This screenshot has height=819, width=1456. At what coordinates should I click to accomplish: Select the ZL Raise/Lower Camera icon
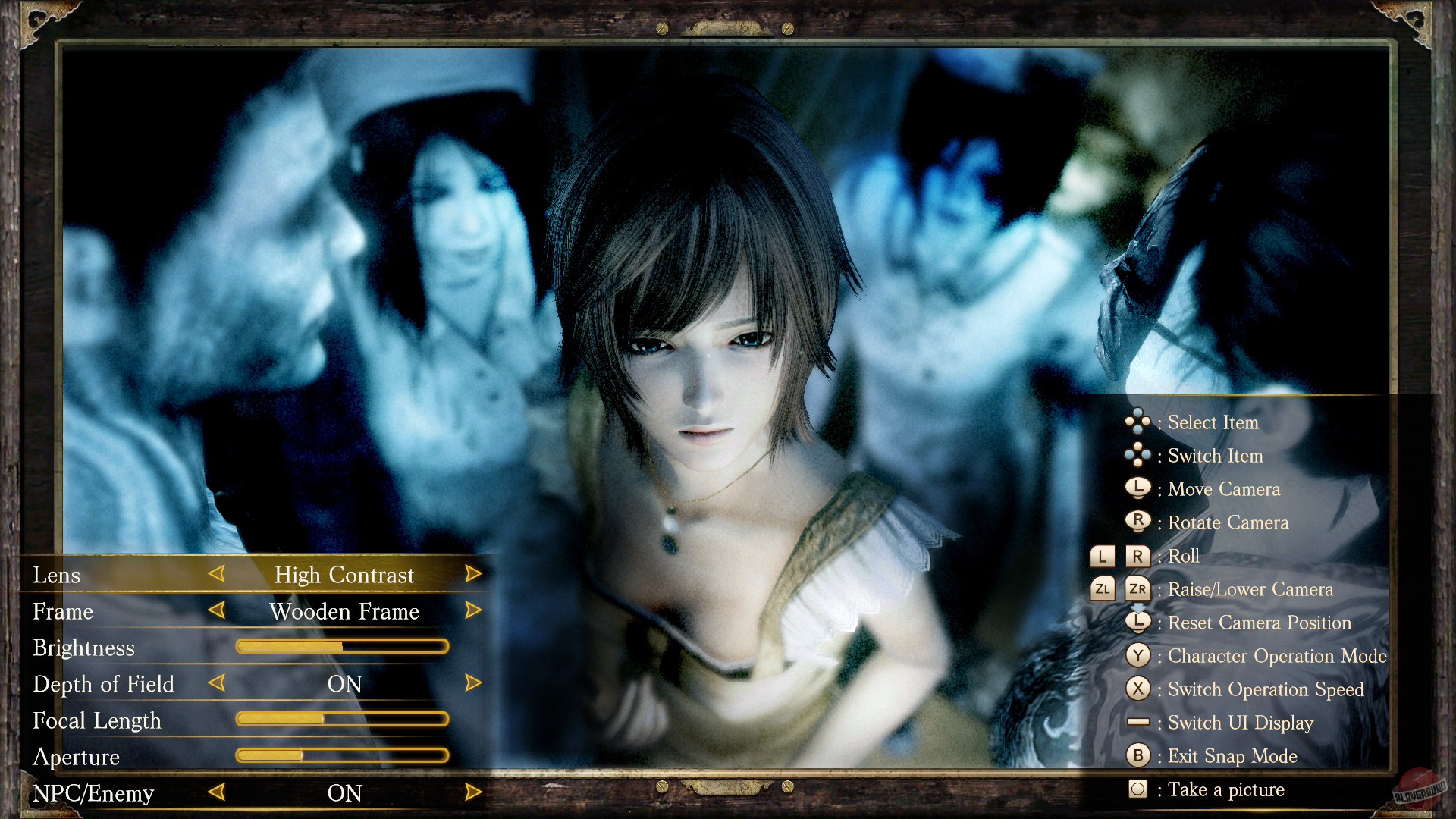[x=1101, y=589]
